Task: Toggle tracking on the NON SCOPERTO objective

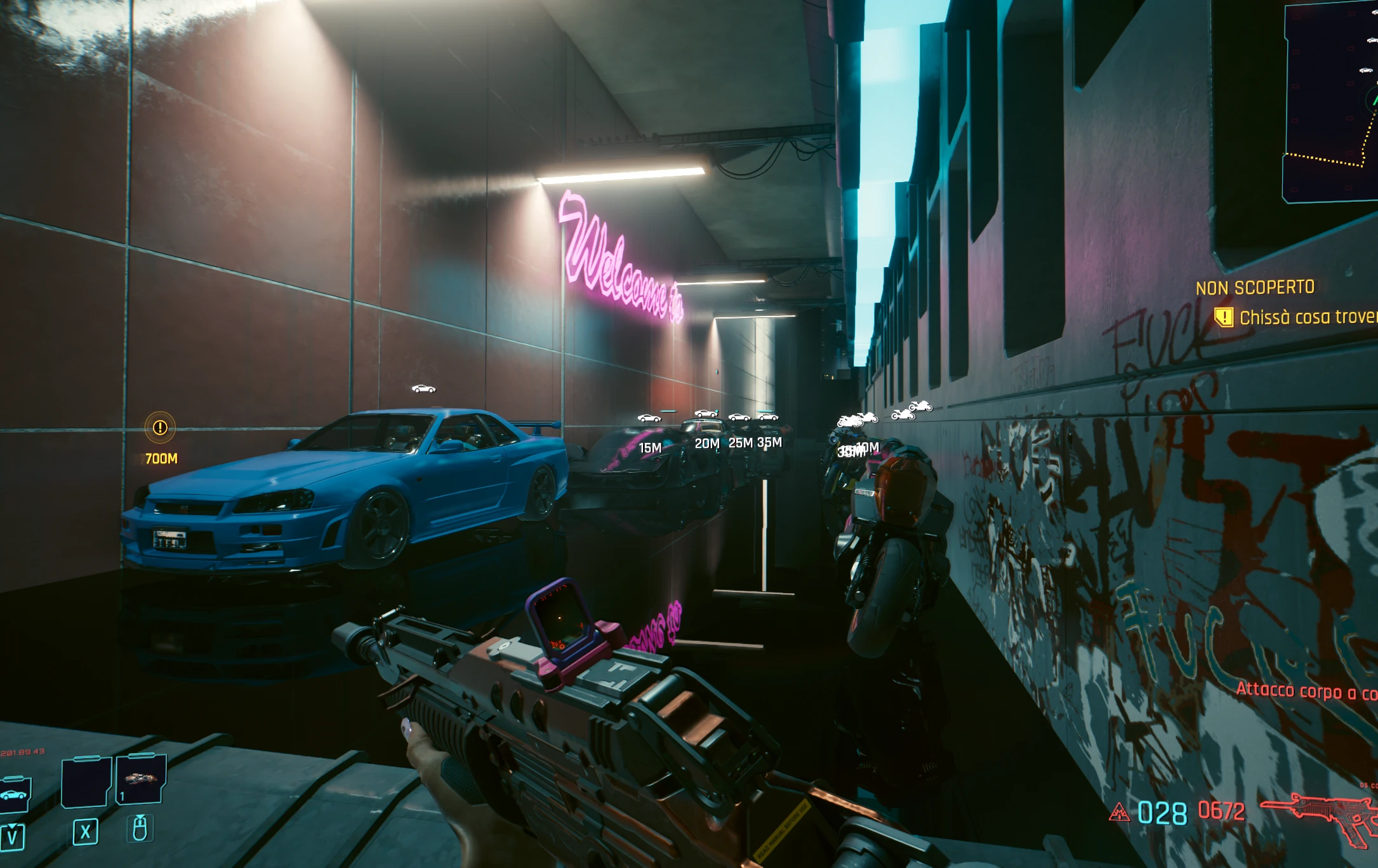Action: pos(1256,287)
